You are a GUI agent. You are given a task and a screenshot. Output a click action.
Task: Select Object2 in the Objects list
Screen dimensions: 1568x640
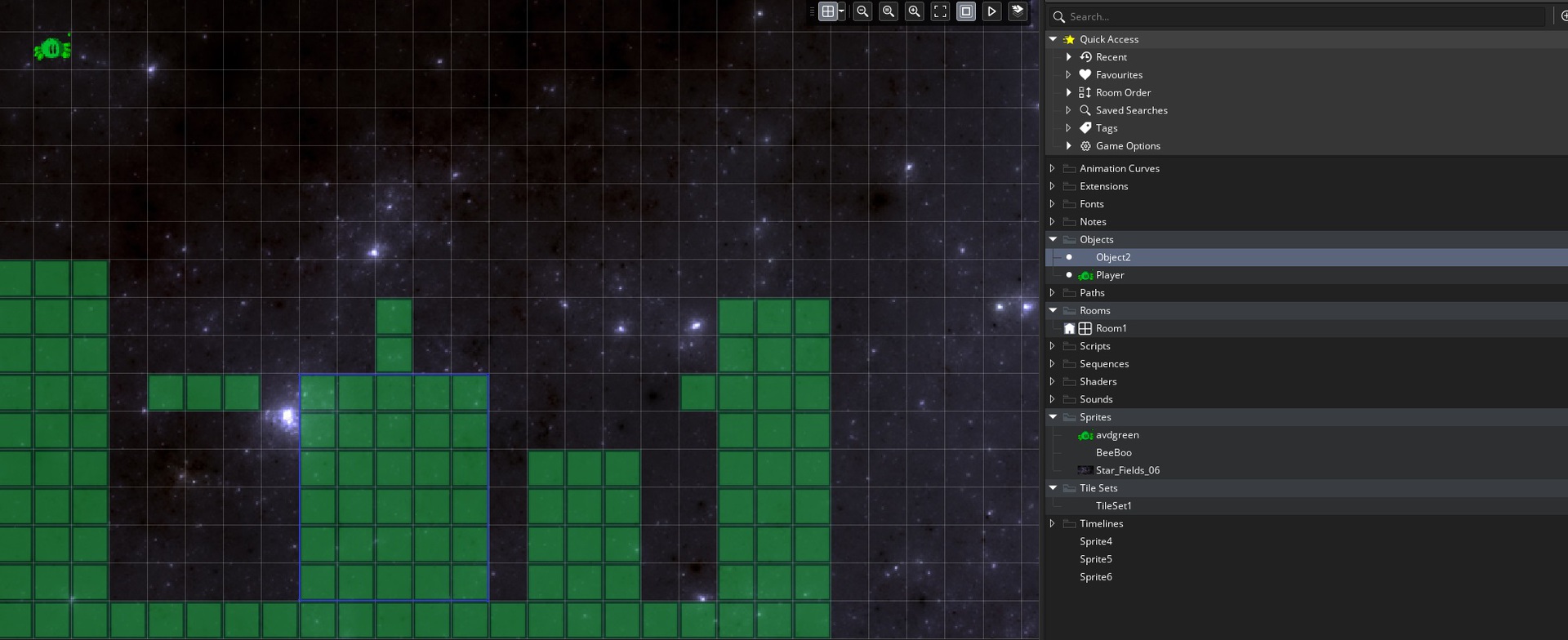(1113, 256)
